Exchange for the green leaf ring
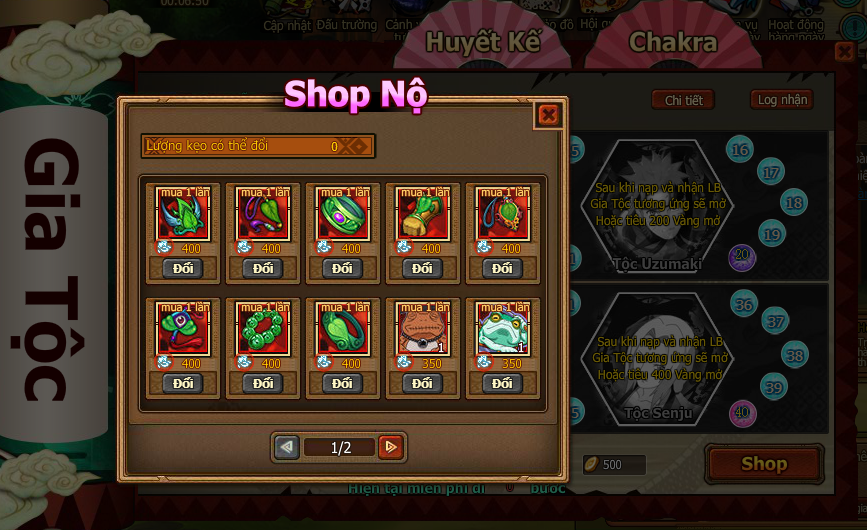 [342, 383]
